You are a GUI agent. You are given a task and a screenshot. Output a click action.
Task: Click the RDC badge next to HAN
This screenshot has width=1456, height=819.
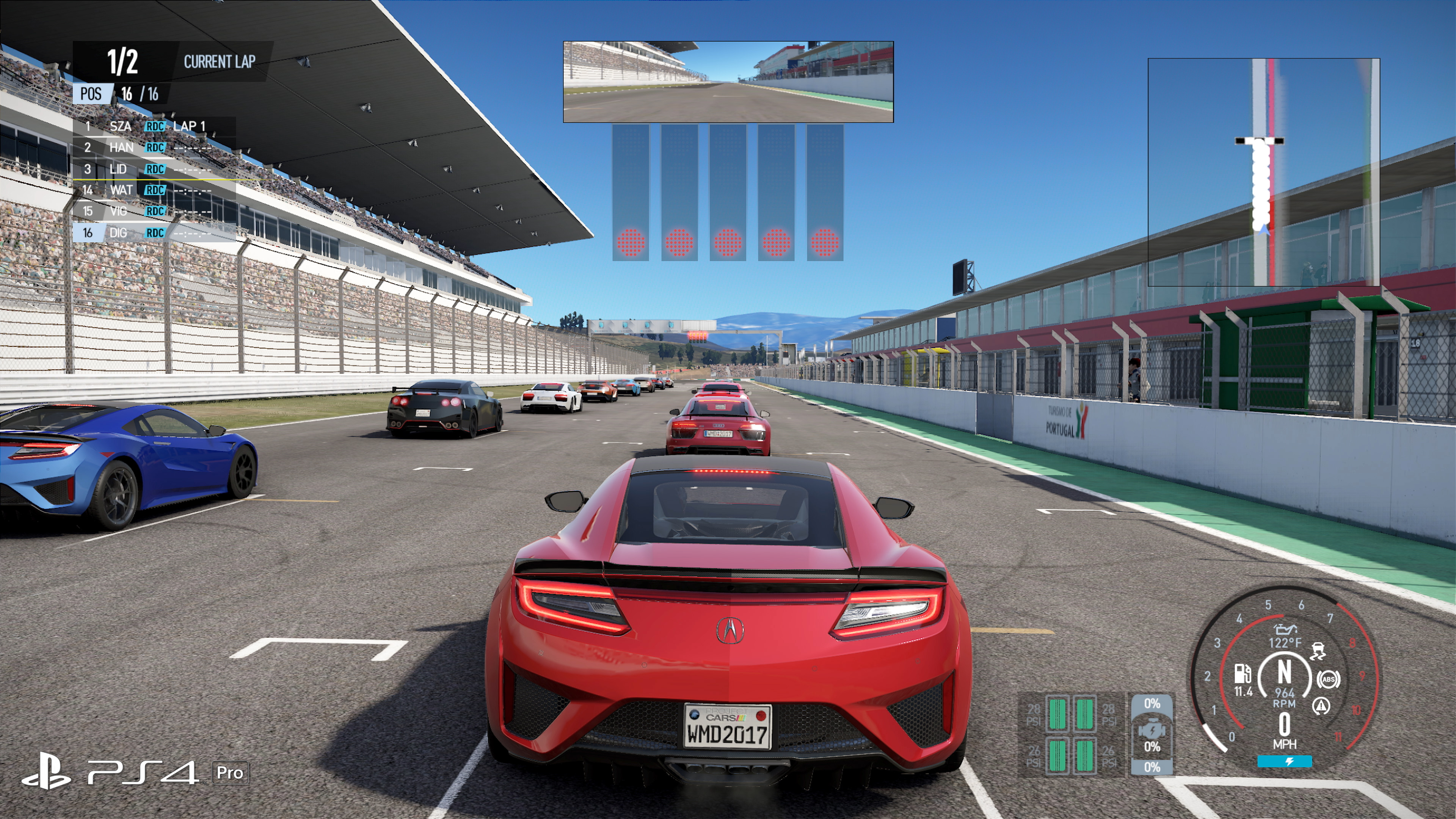[155, 147]
